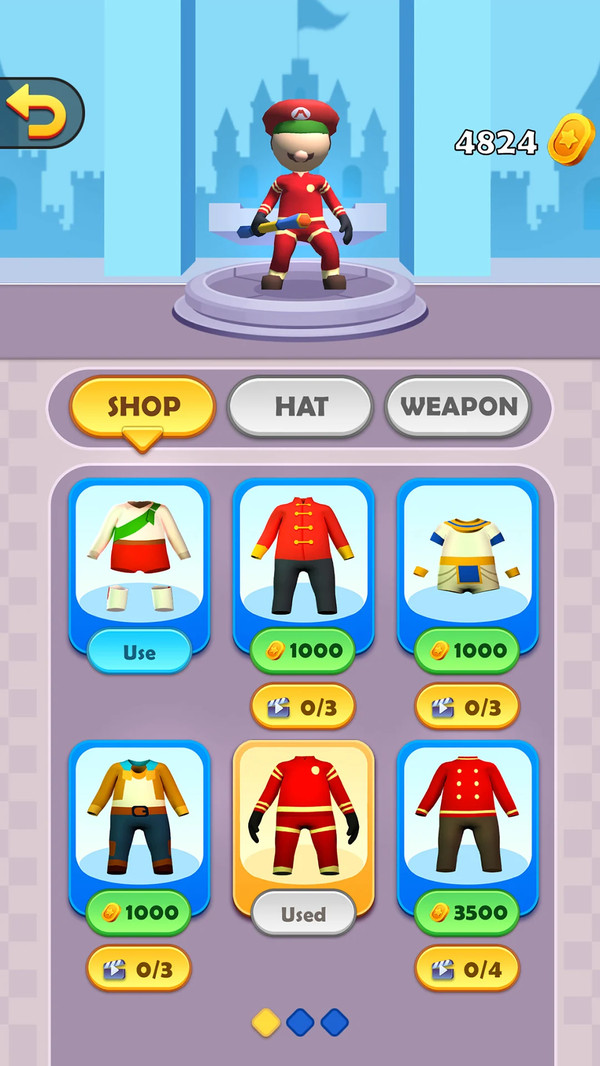
Task: Purchase the 3500 coin red coat outfit
Action: (467, 912)
